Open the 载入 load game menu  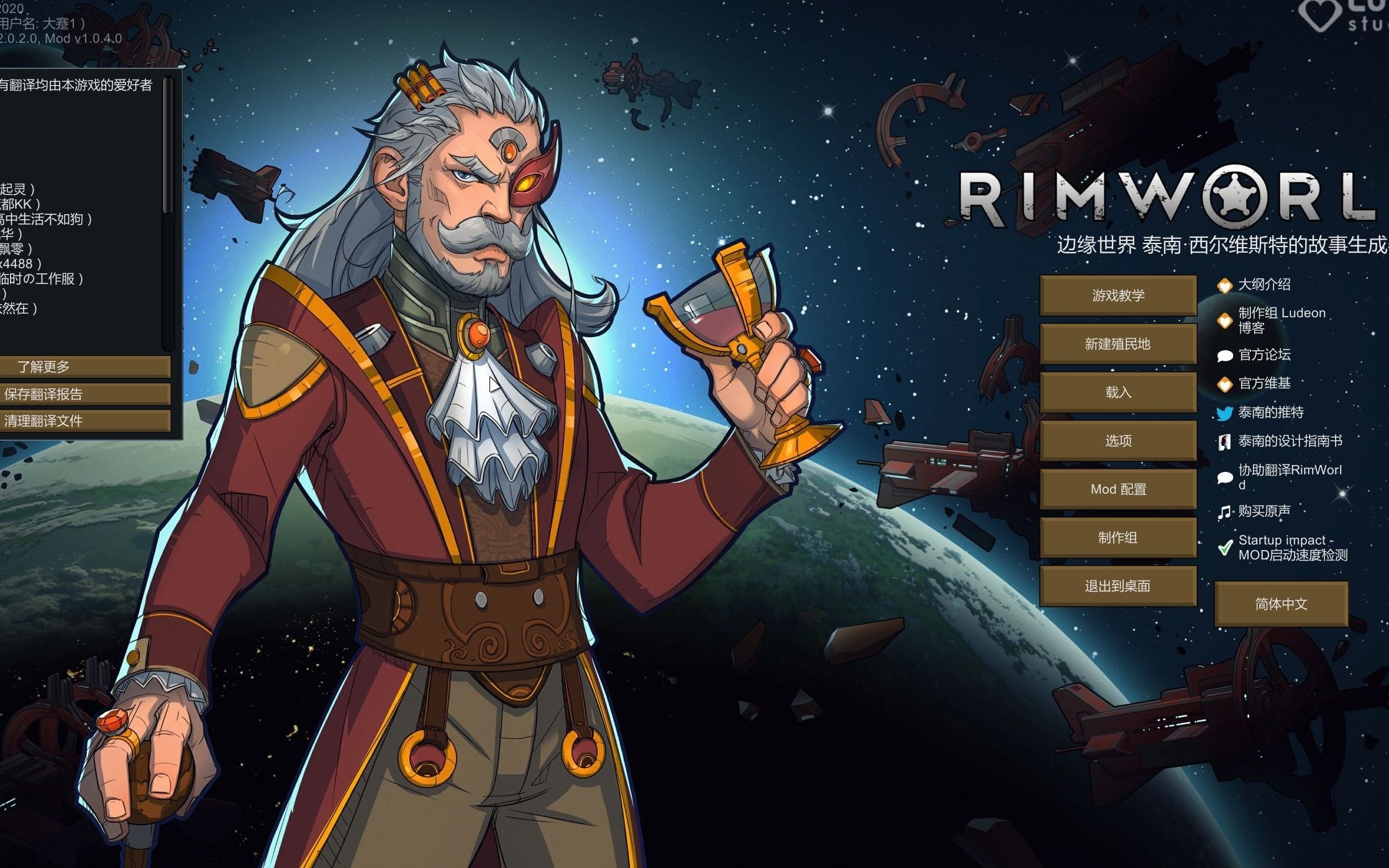[1118, 392]
